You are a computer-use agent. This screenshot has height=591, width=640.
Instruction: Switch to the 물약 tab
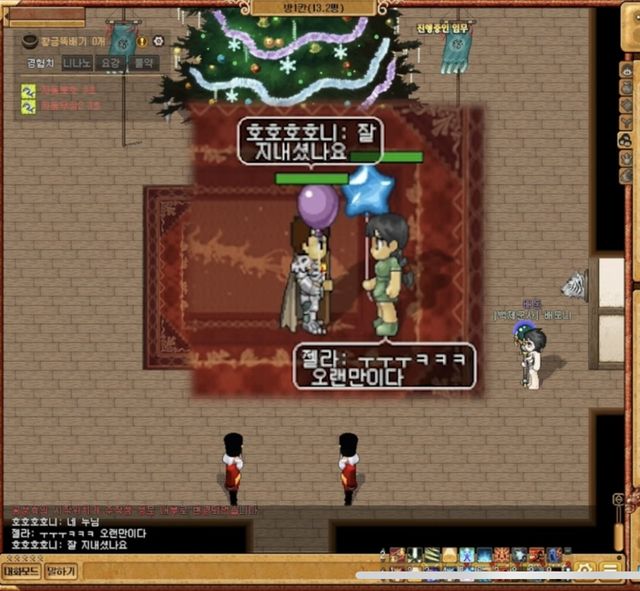[144, 63]
